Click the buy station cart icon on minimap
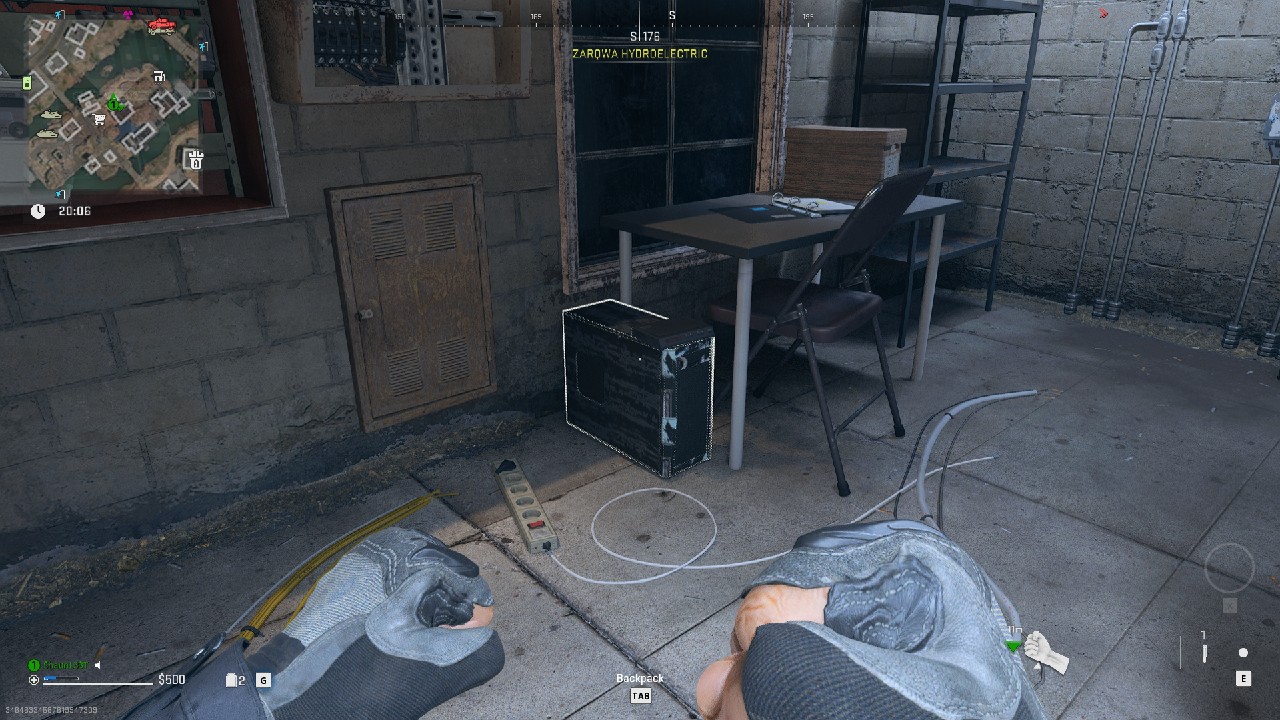This screenshot has width=1280, height=720. coord(98,120)
